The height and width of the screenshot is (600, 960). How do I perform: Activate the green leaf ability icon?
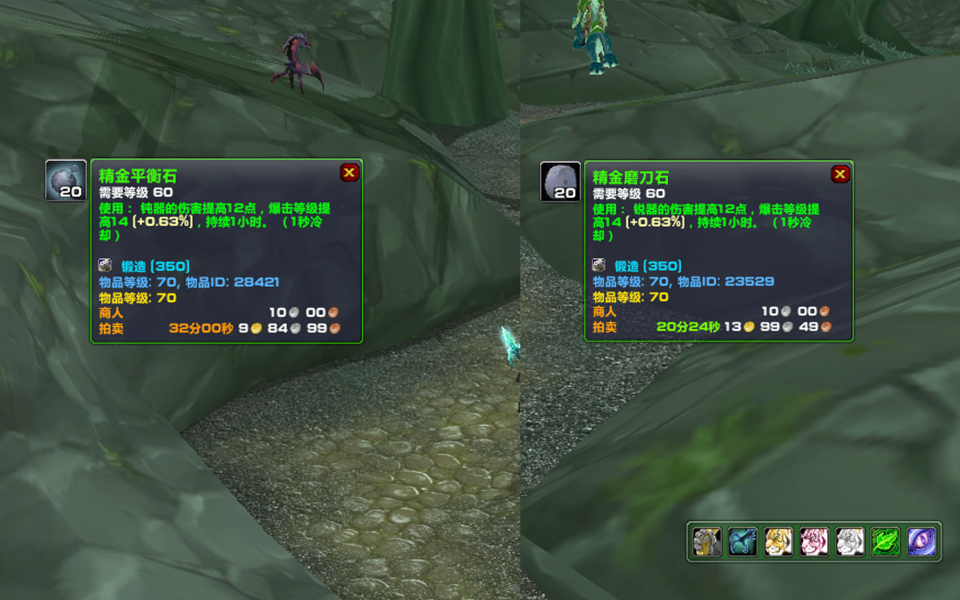point(886,542)
